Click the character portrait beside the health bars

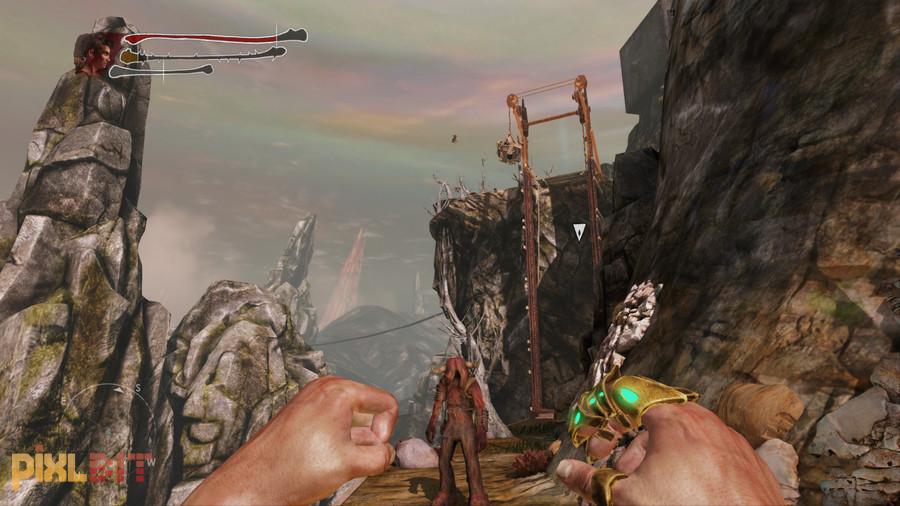[x=96, y=52]
